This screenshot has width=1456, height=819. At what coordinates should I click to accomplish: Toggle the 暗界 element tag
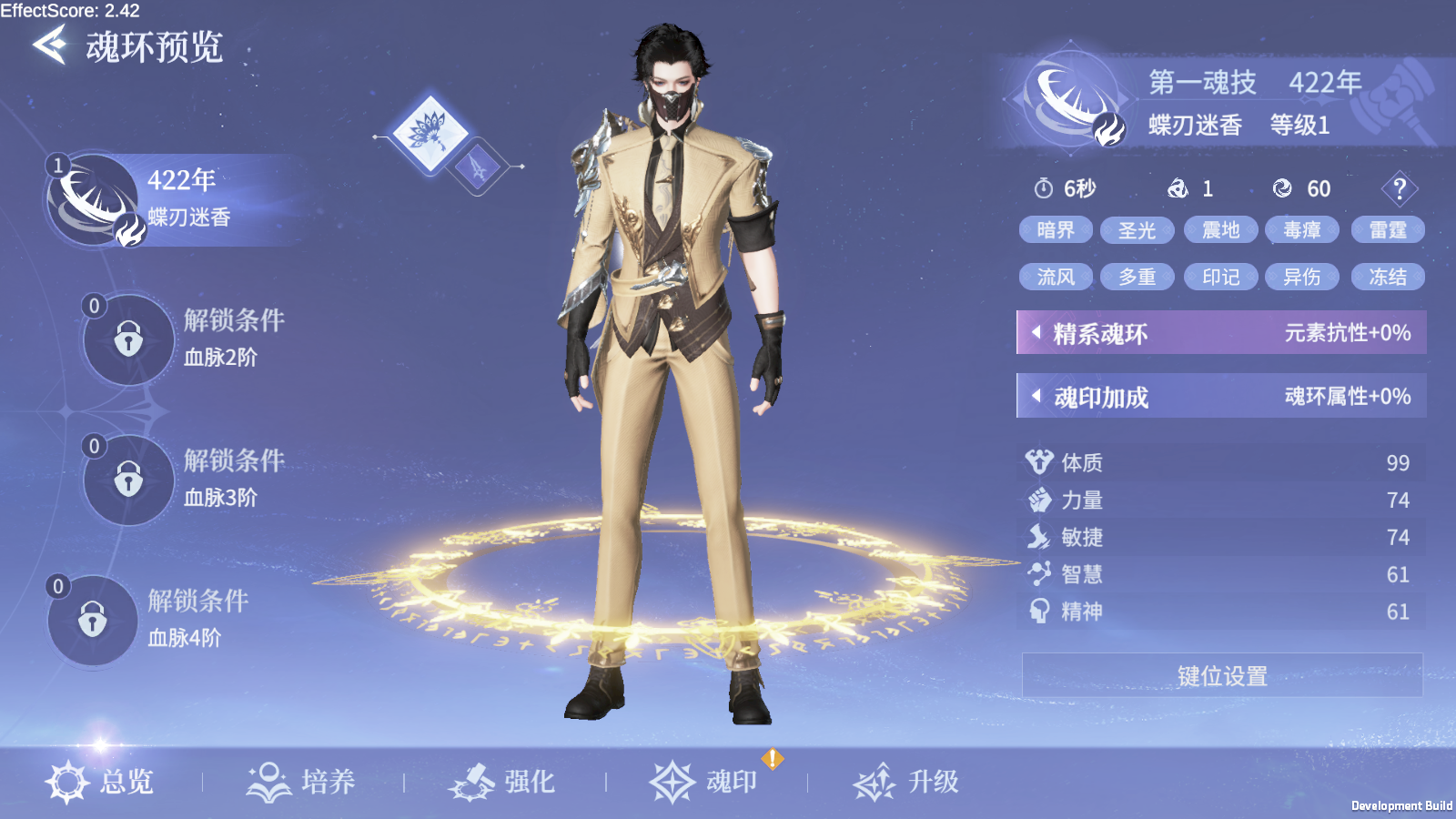click(1056, 229)
